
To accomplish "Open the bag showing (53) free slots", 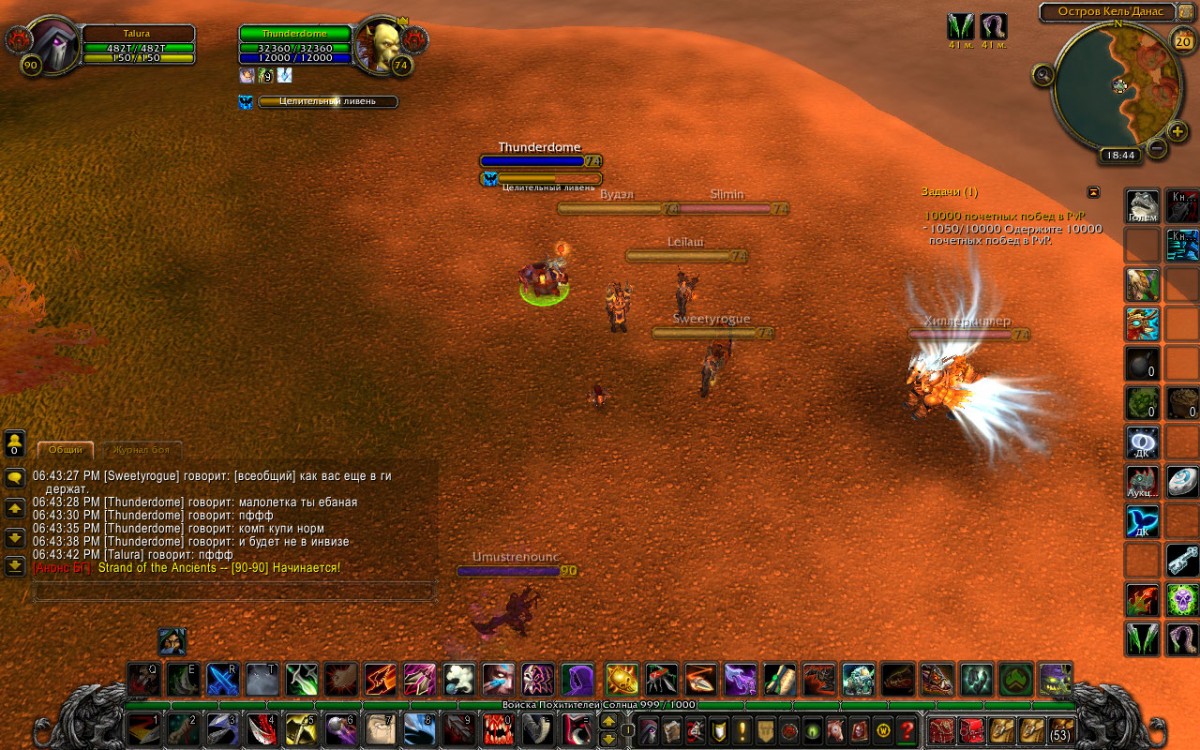I will [x=1062, y=730].
